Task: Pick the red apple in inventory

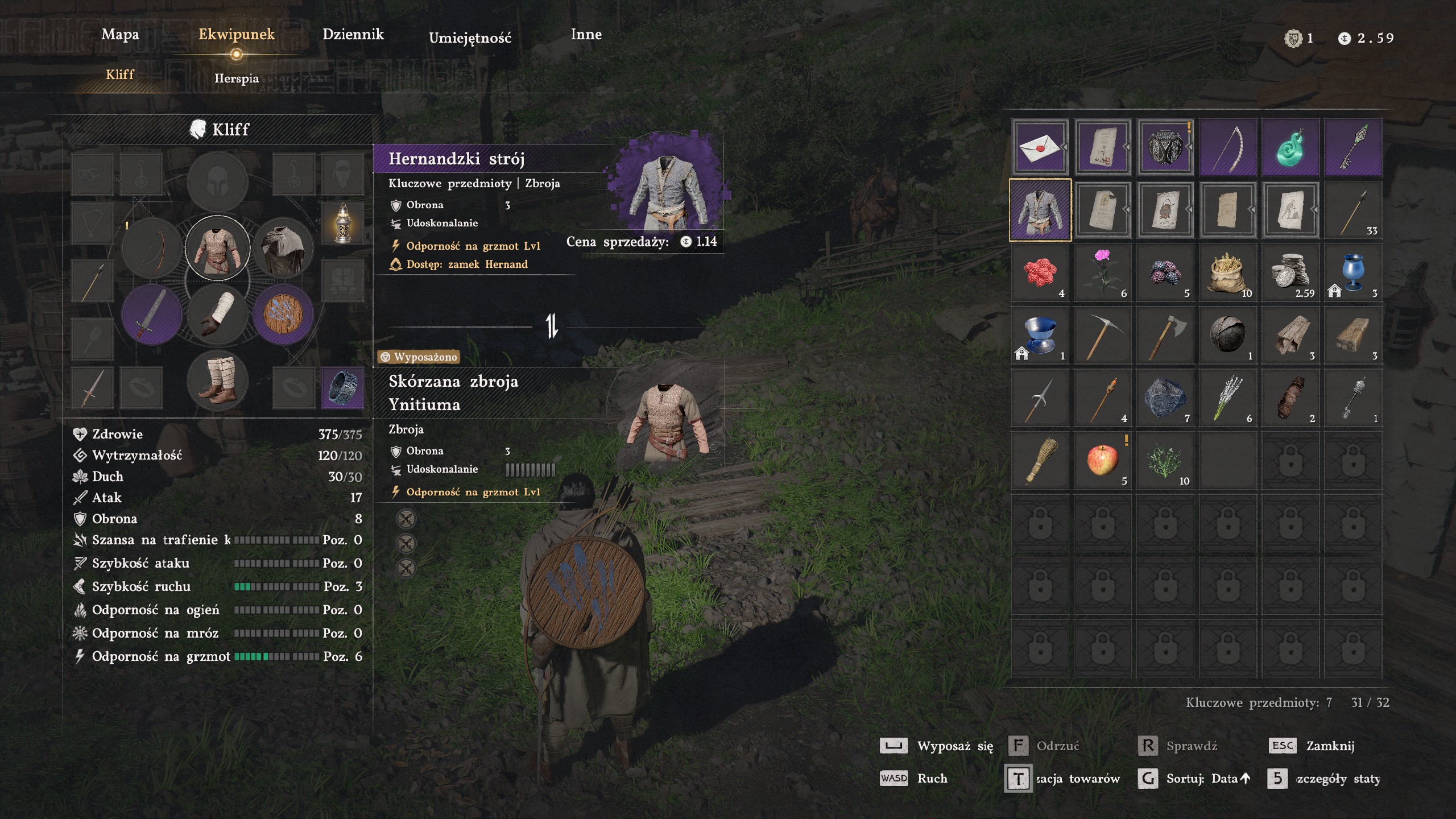Action: click(1102, 460)
